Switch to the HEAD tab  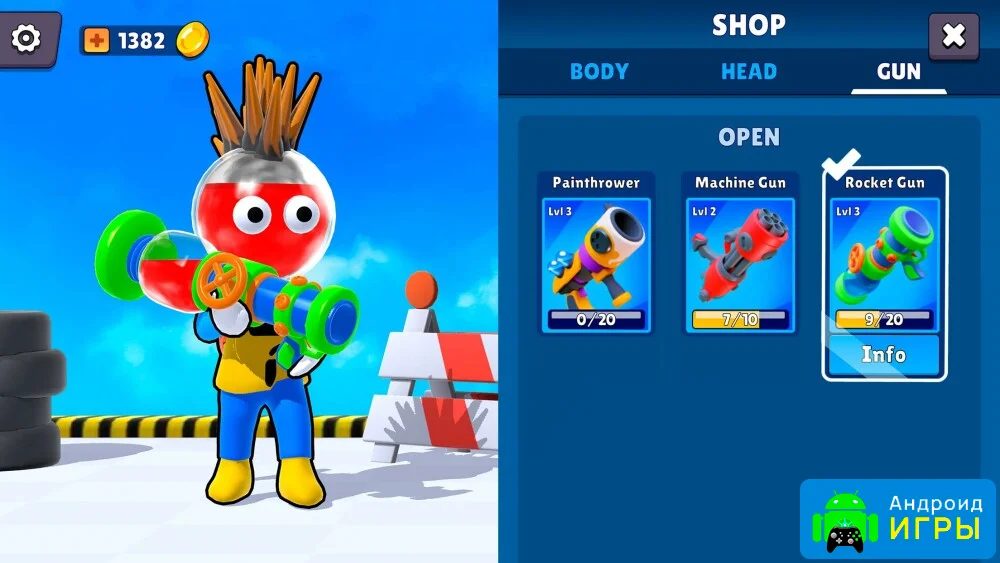tap(748, 71)
